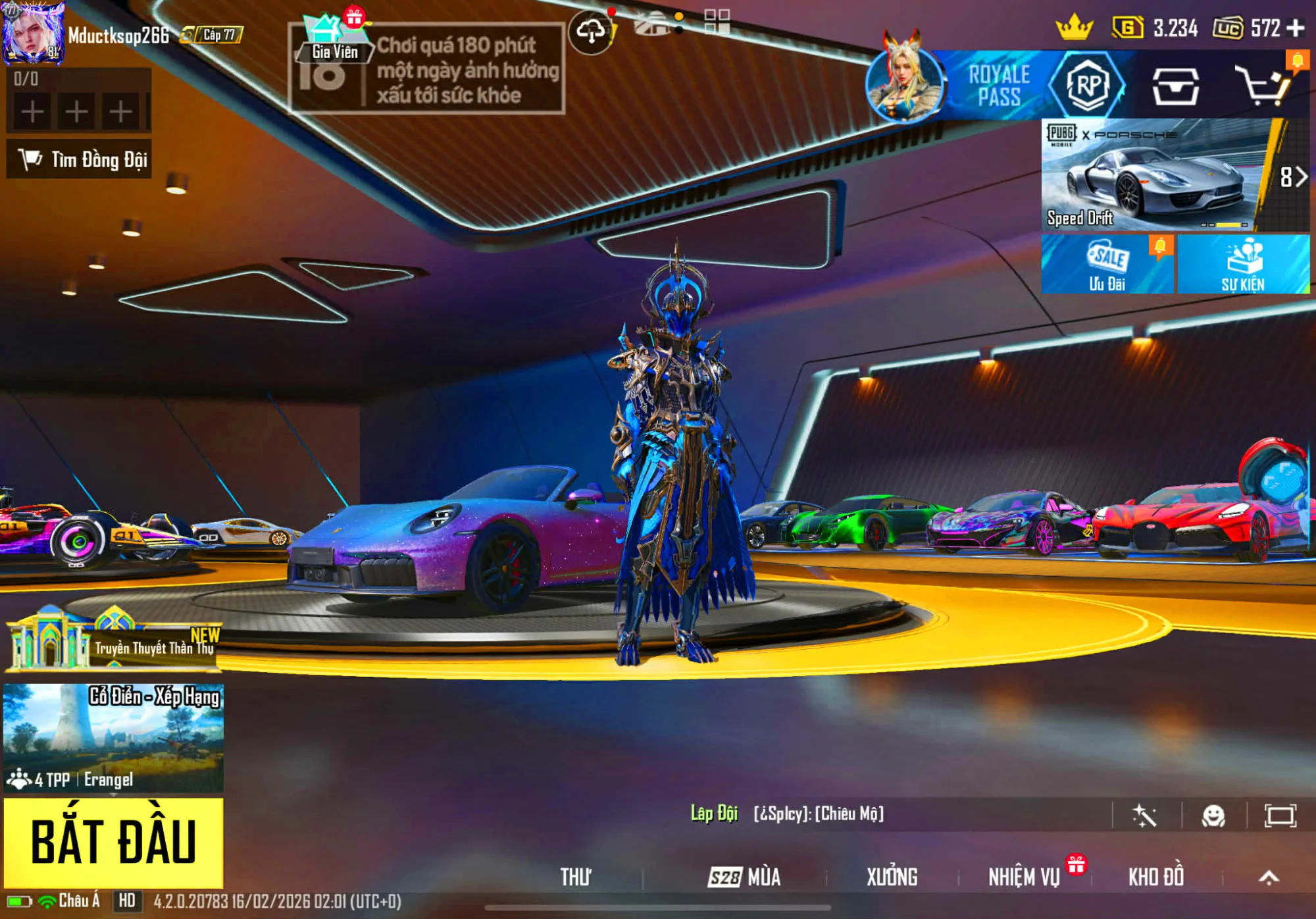The image size is (1316, 919).
Task: Expand the bottom menu arrow
Action: point(1269,877)
